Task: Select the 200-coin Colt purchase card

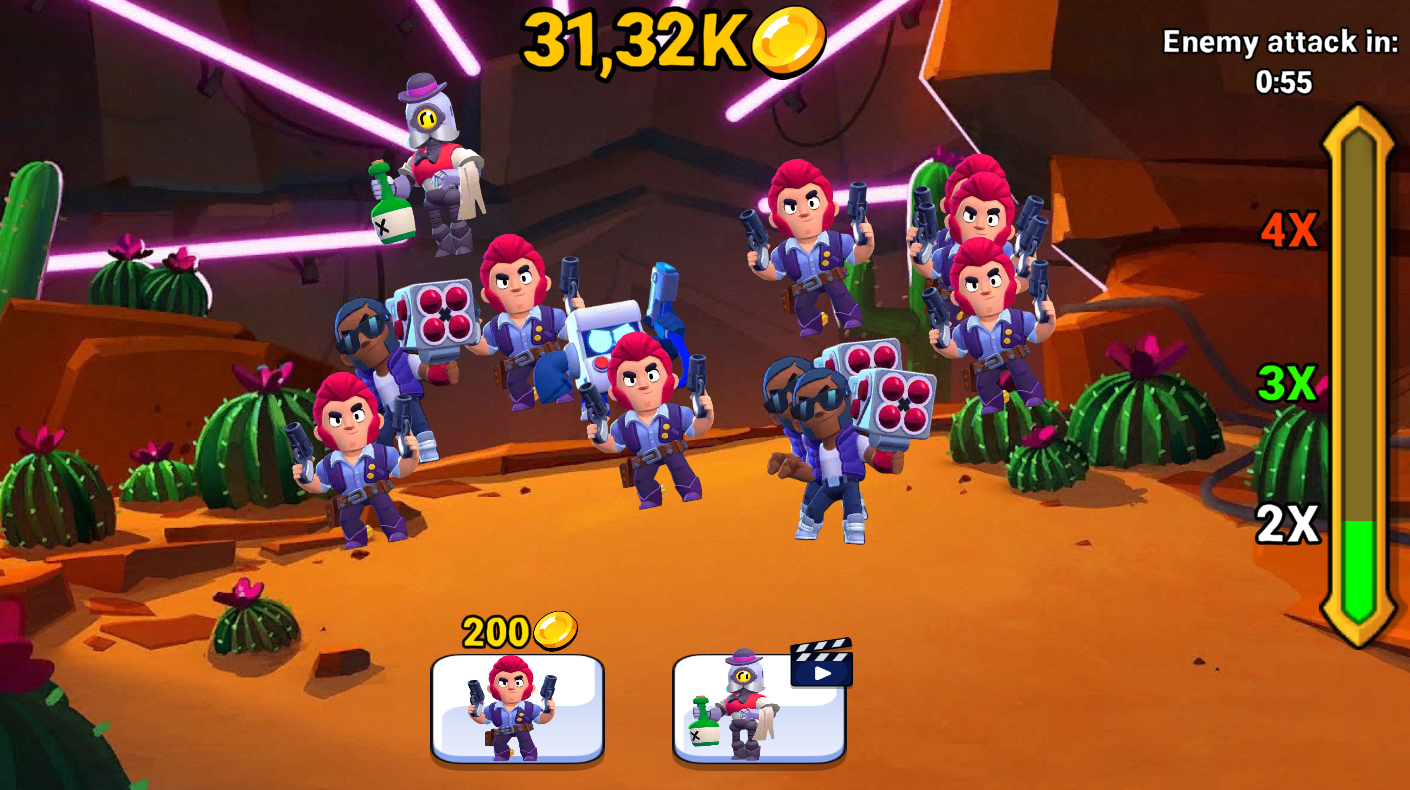Action: (516, 710)
